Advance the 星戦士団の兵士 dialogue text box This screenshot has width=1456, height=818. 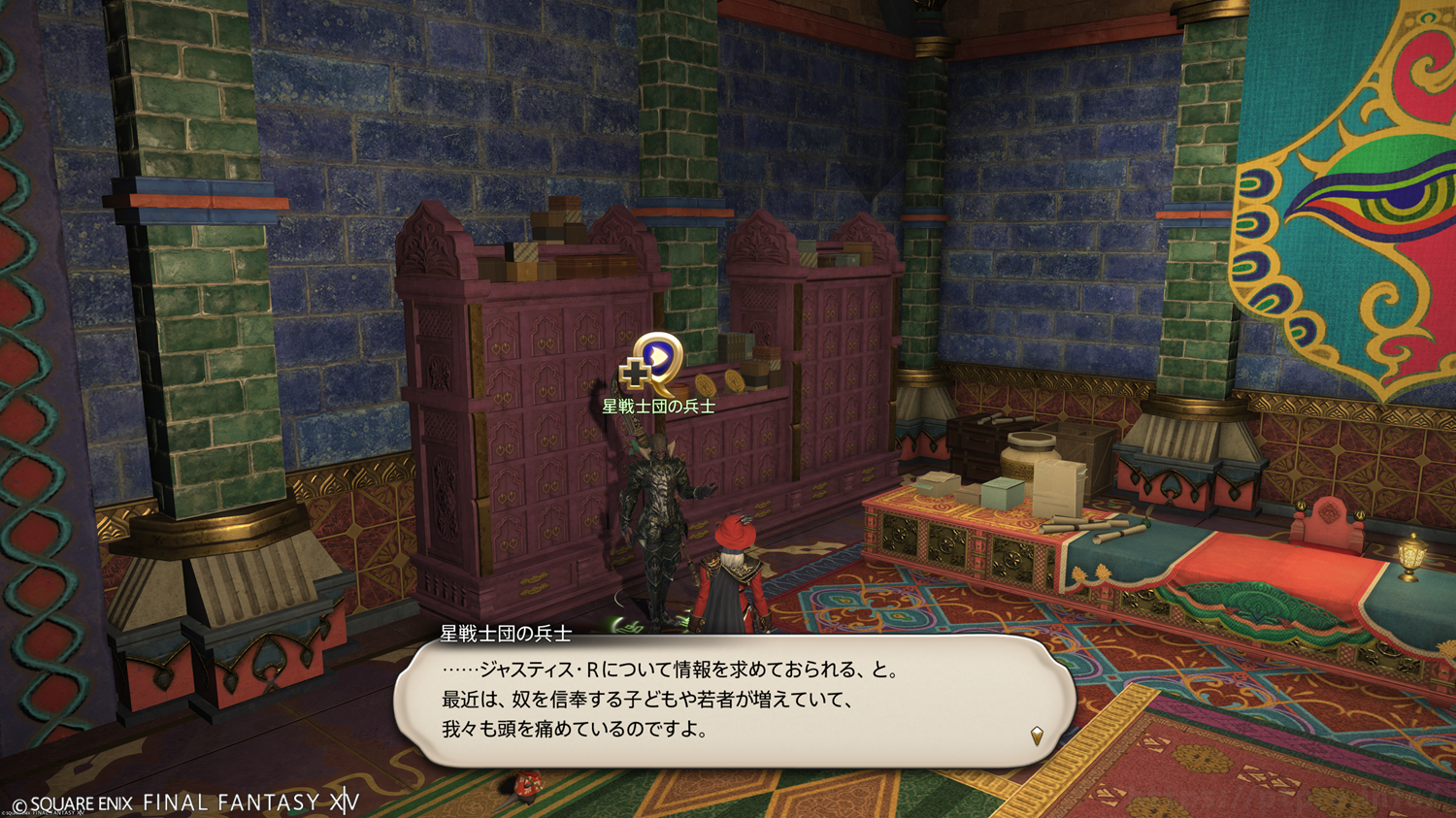coord(734,701)
